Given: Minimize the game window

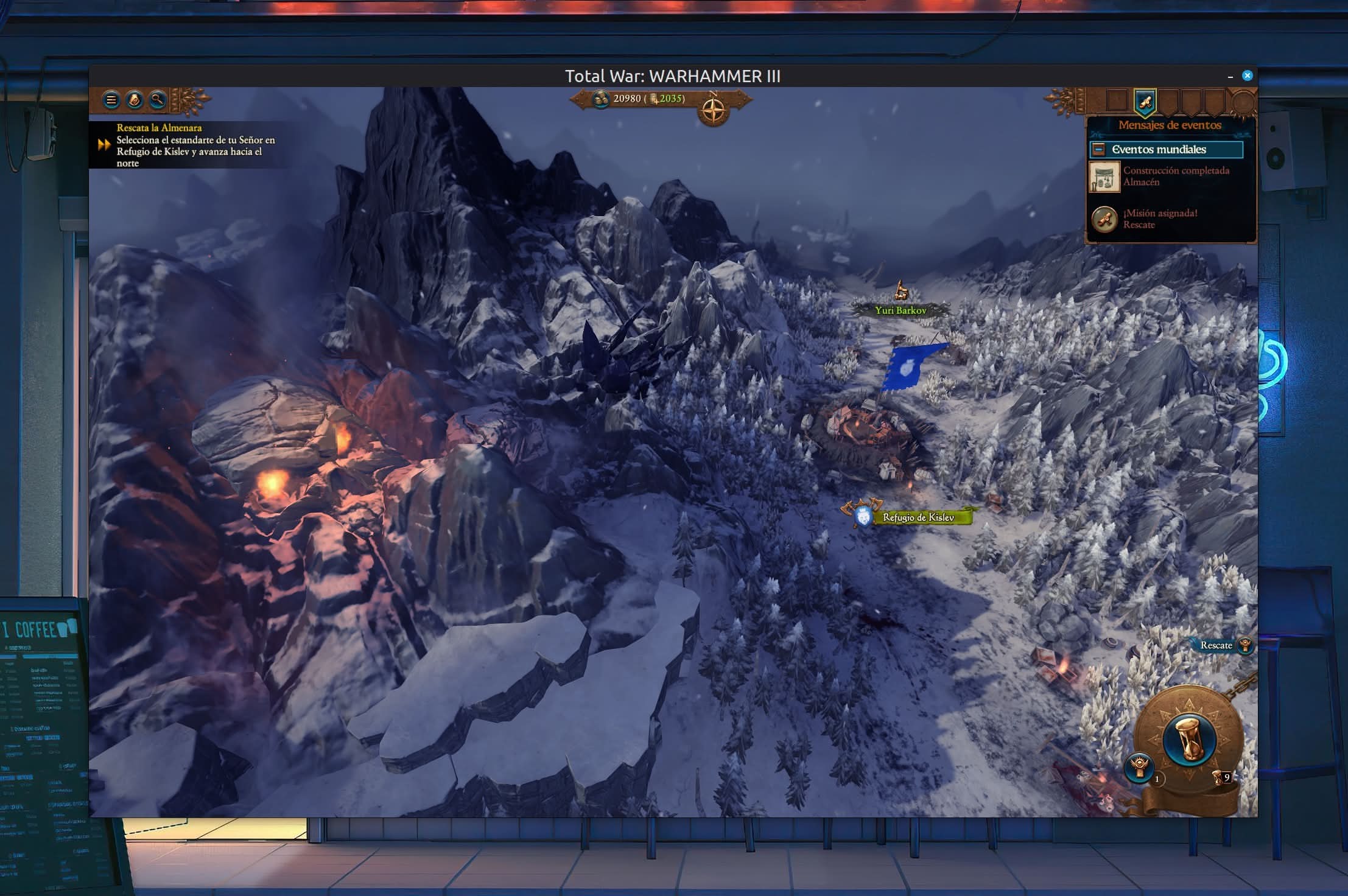Looking at the screenshot, I should tap(1230, 77).
